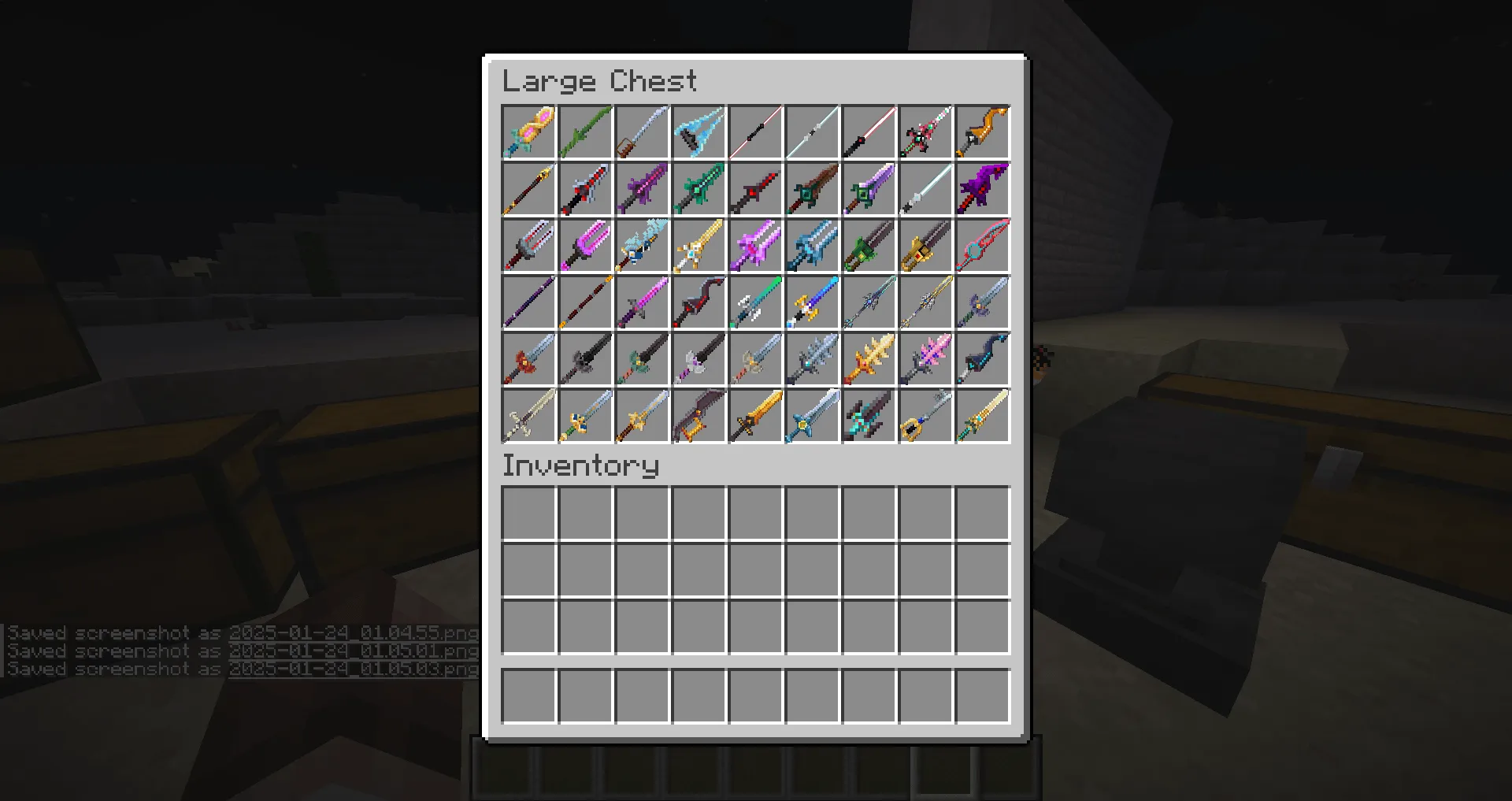The image size is (1512, 801).
Task: Pick up the blue diamond-crossguard sword
Action: click(x=812, y=415)
